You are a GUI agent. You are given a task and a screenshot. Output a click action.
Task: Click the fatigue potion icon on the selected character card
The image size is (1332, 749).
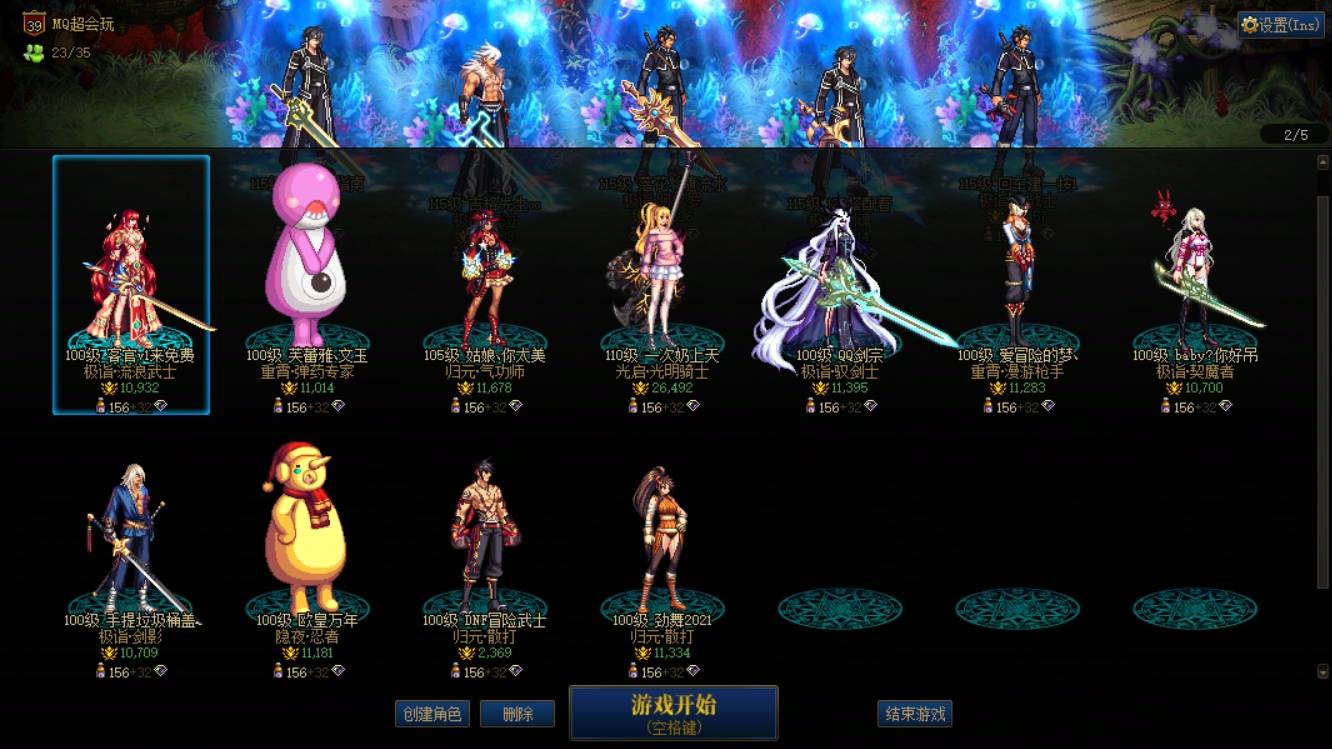coord(100,406)
